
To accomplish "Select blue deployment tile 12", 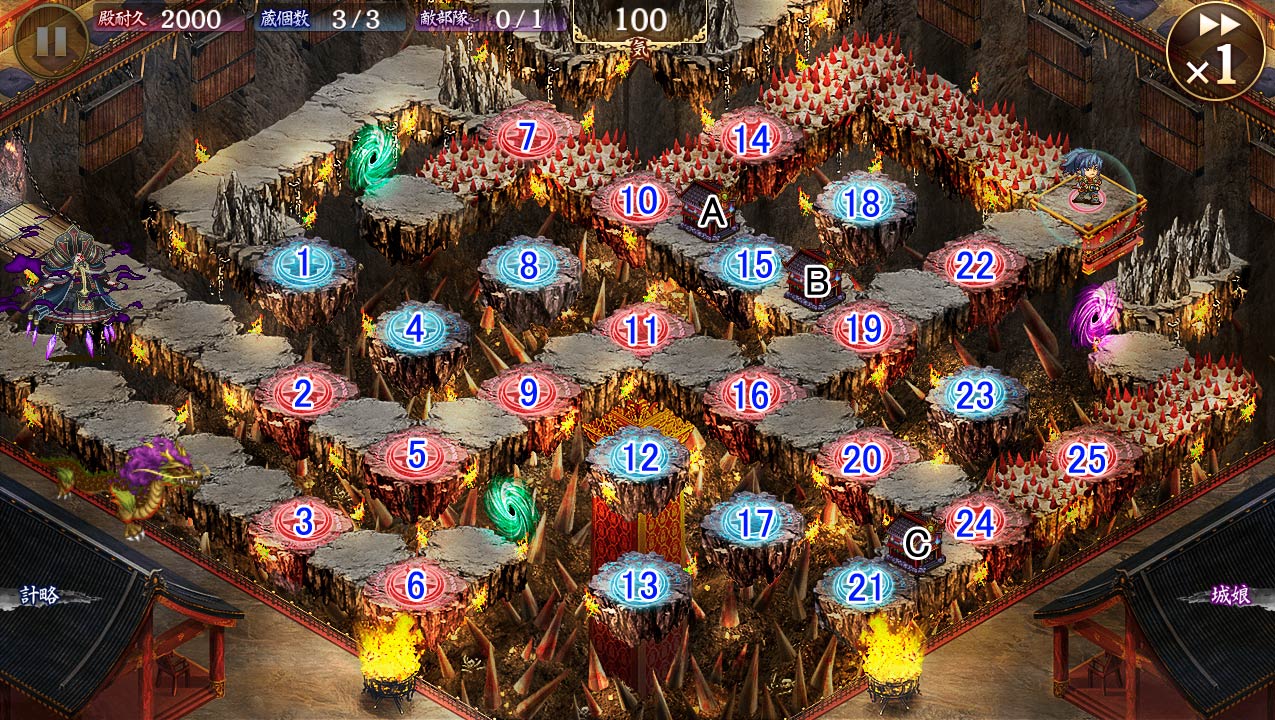I will 640,458.
